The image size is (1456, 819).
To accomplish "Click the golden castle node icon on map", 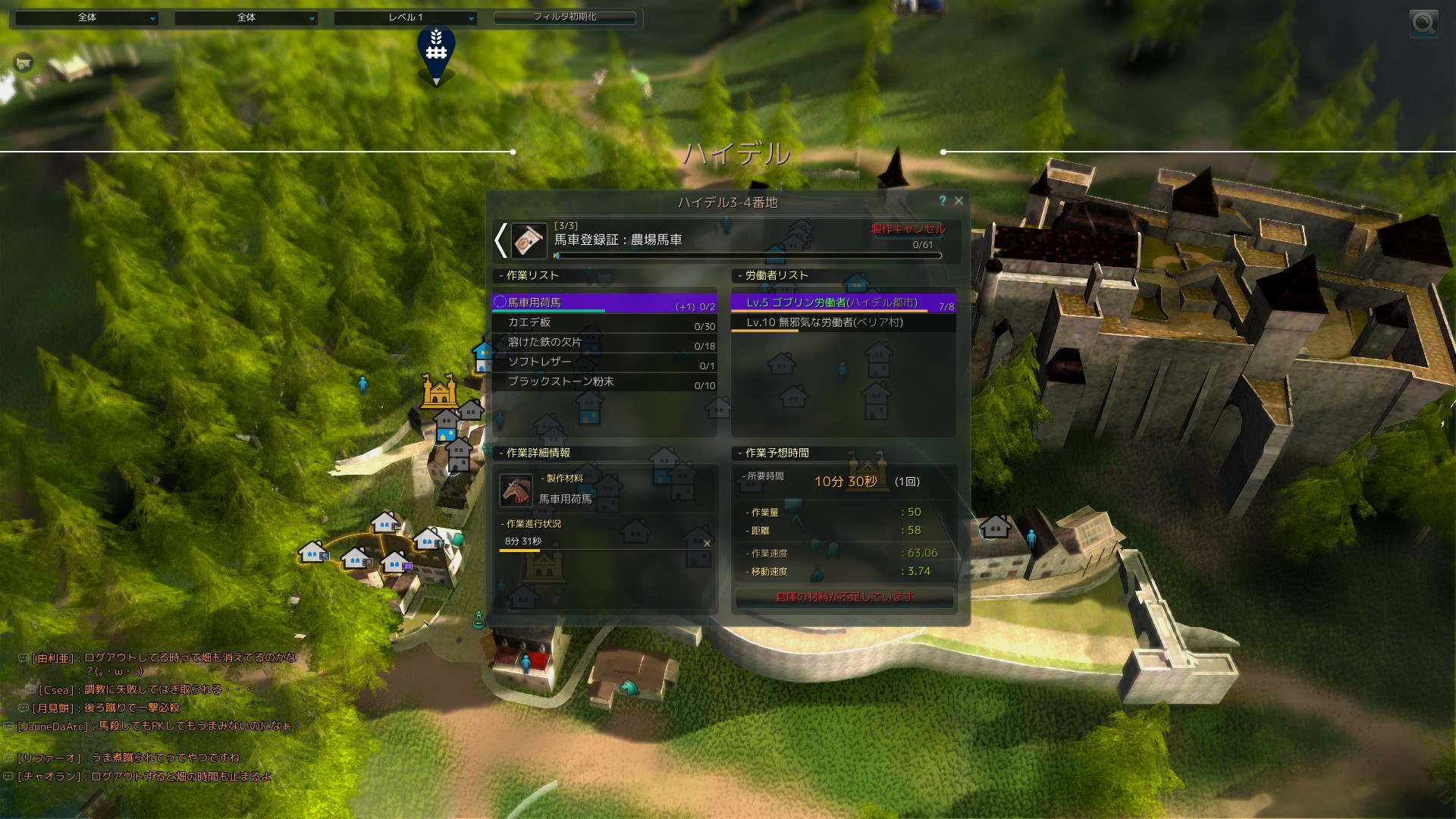I will coord(438,391).
